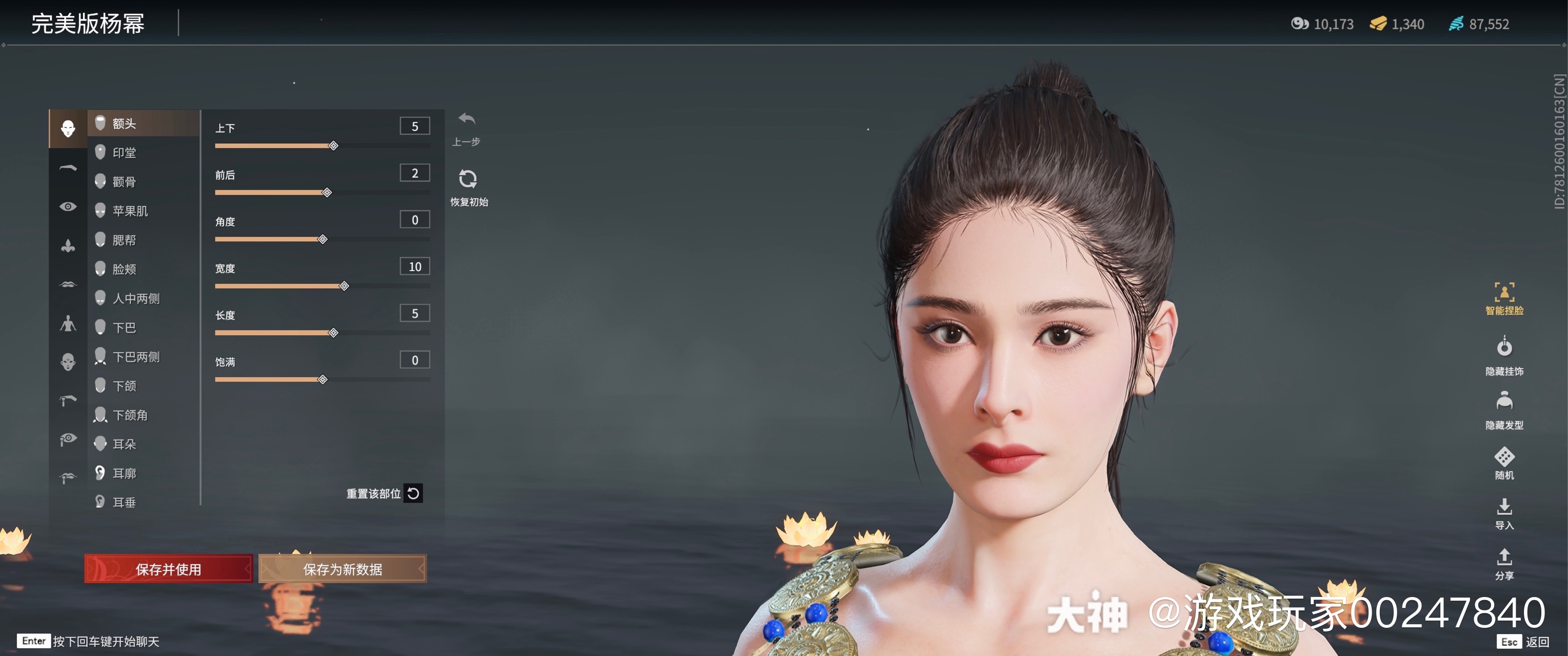Click the 保存并使用 save and use button

pyautogui.click(x=169, y=569)
